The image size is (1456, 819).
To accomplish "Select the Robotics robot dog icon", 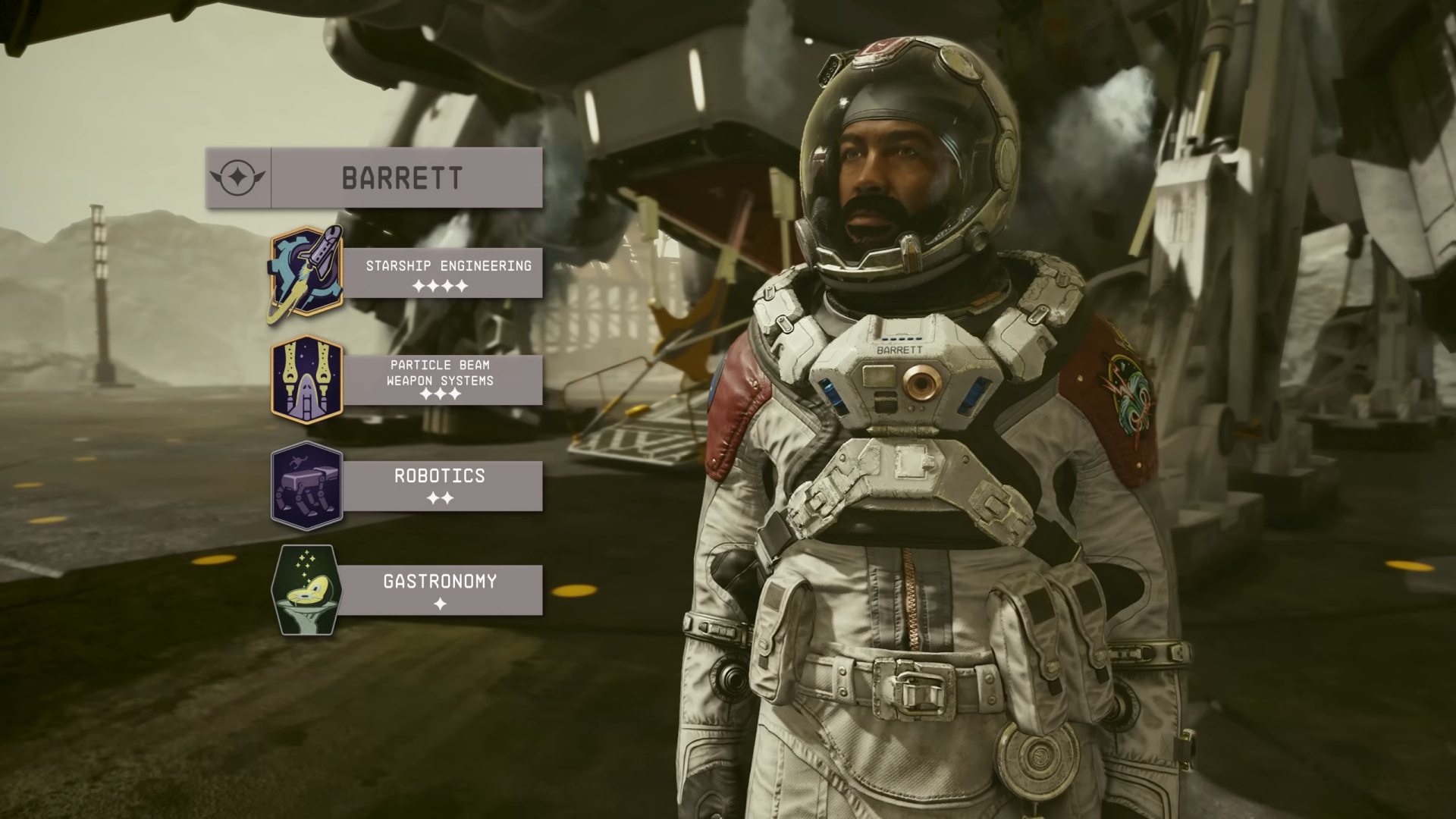I will (307, 486).
